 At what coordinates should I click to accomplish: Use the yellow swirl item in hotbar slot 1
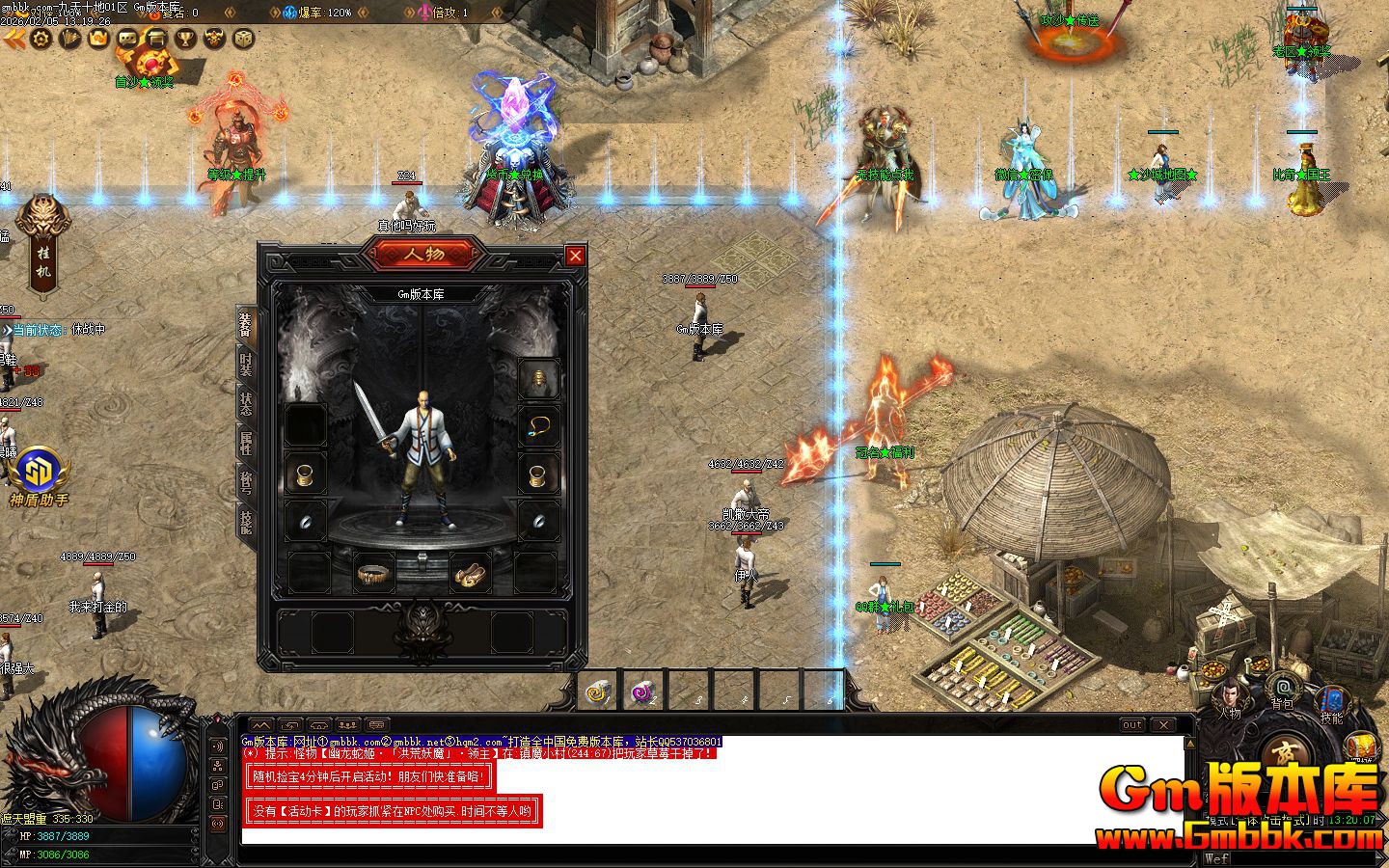(x=598, y=691)
